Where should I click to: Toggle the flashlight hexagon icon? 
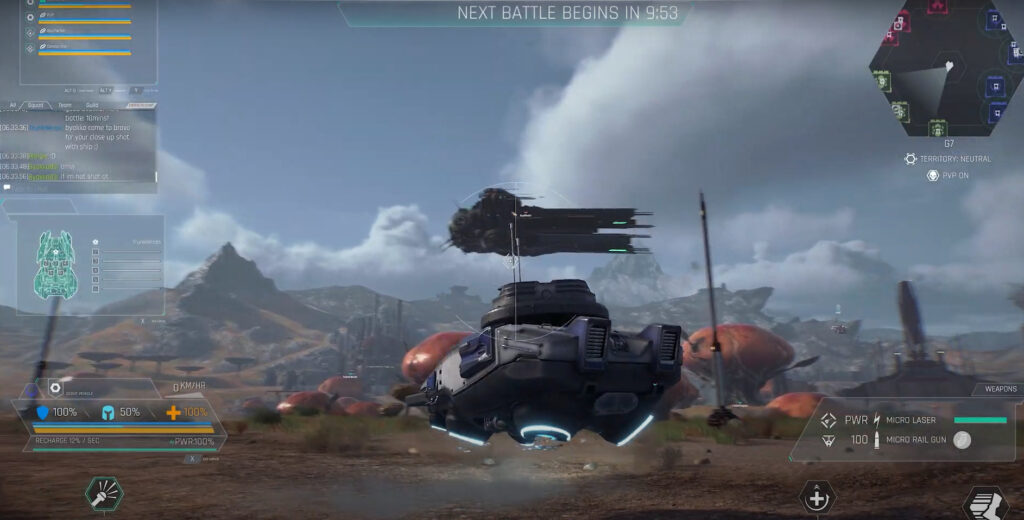pyautogui.click(x=103, y=492)
